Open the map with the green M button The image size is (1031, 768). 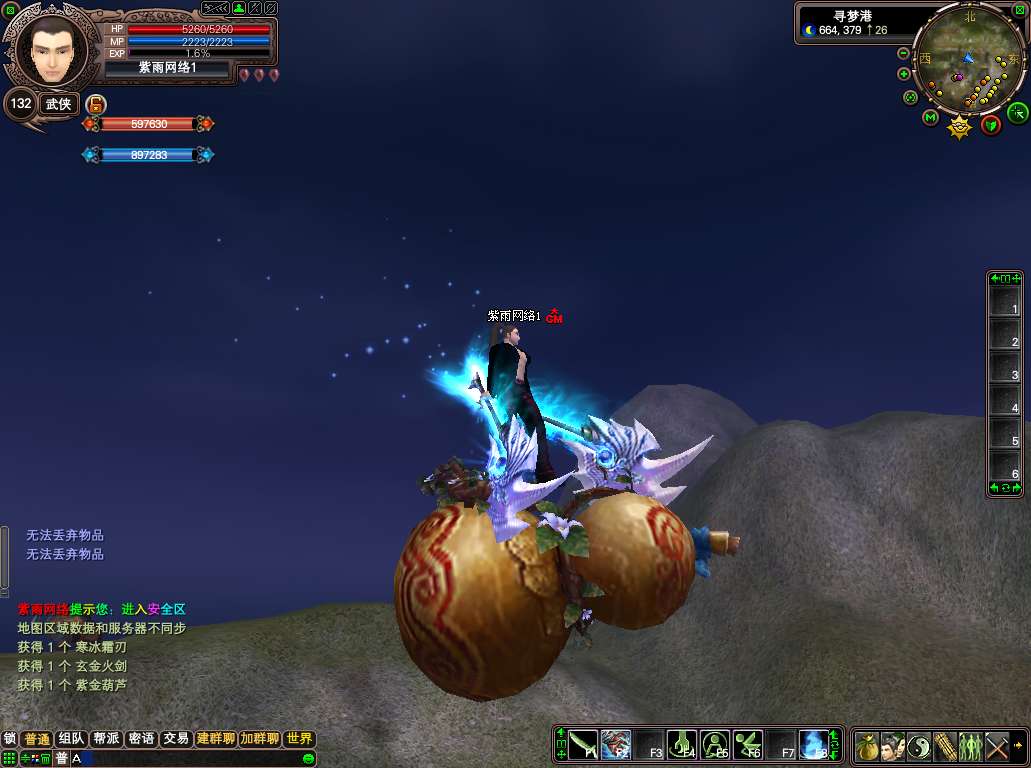tap(930, 118)
